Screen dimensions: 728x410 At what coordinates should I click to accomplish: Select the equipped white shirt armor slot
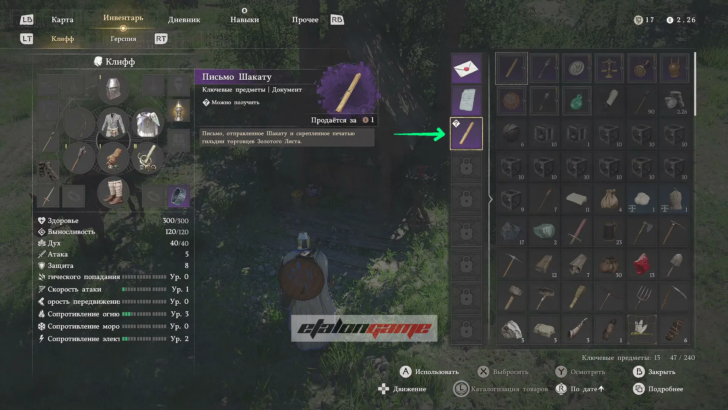click(x=113, y=125)
